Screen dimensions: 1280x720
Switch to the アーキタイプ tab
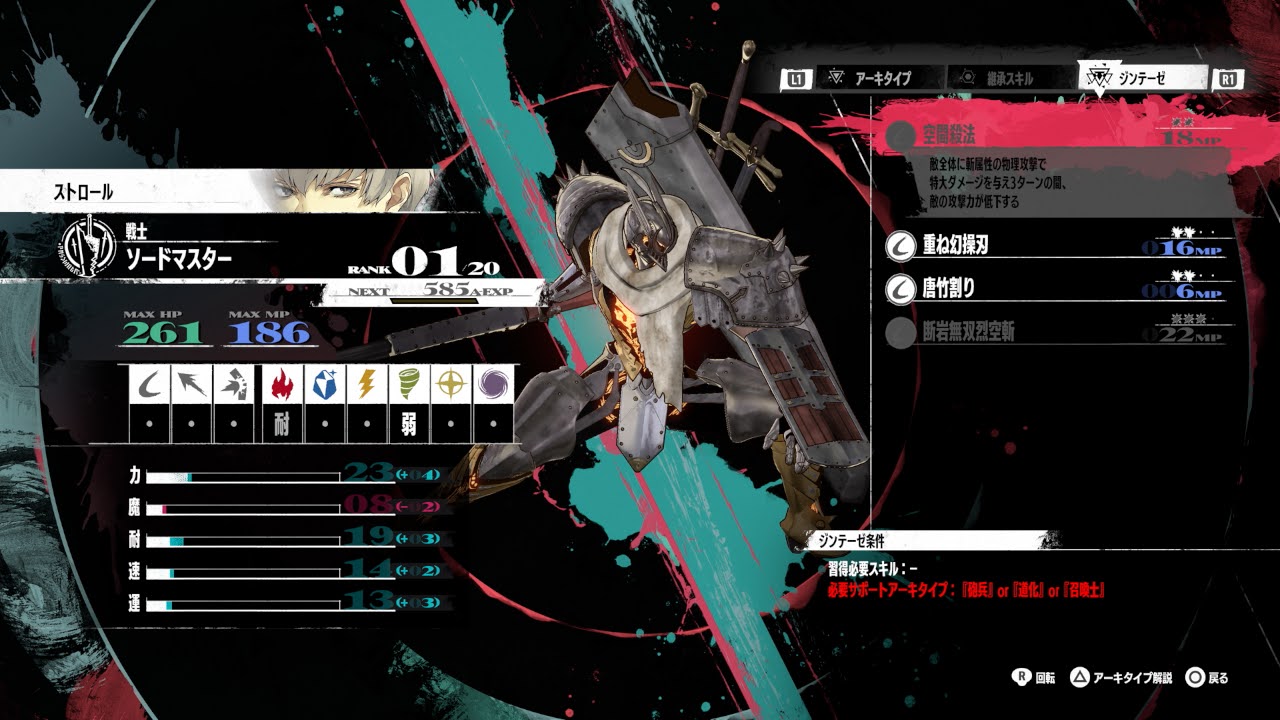pos(880,78)
